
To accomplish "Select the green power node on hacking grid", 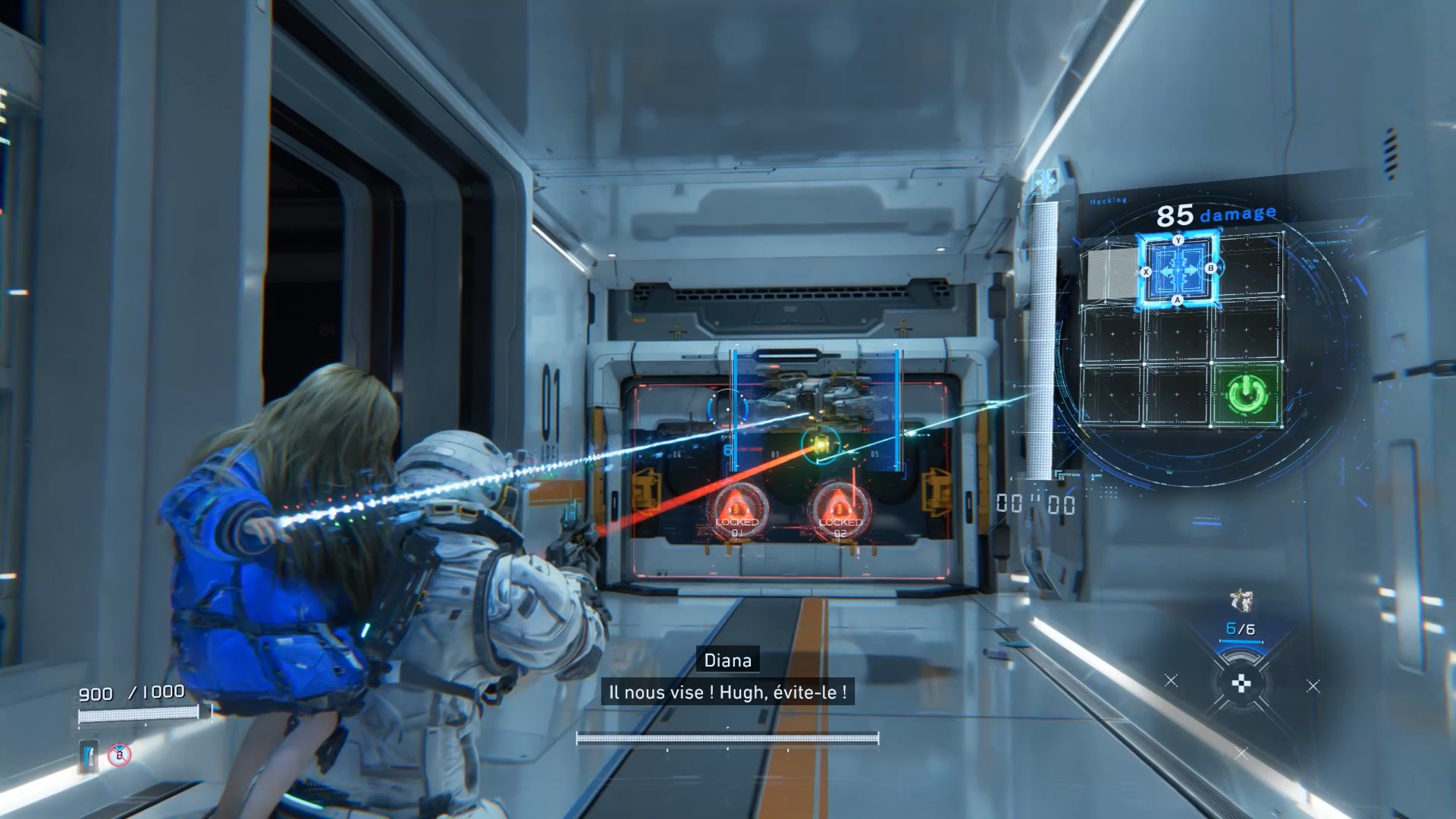I will click(x=1247, y=394).
